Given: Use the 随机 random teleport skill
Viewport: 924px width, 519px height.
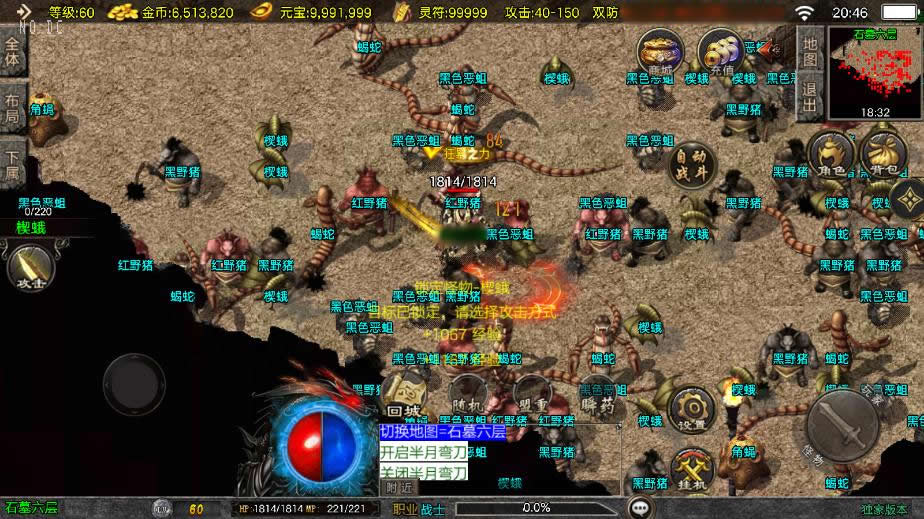Looking at the screenshot, I should (467, 397).
